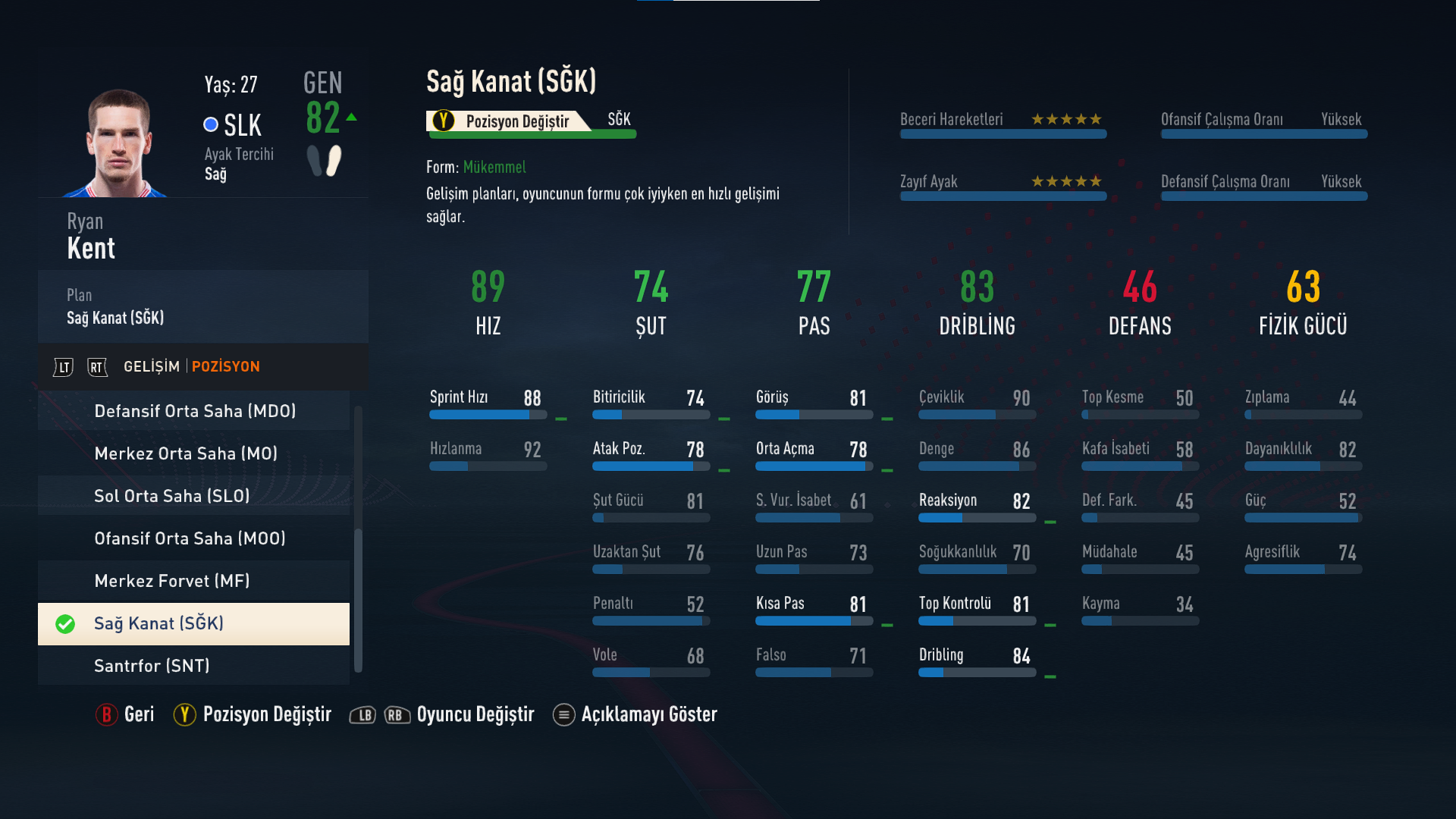The width and height of the screenshot is (1456, 819).
Task: Choose Merkez Forvet (MF) position
Action: [x=194, y=581]
